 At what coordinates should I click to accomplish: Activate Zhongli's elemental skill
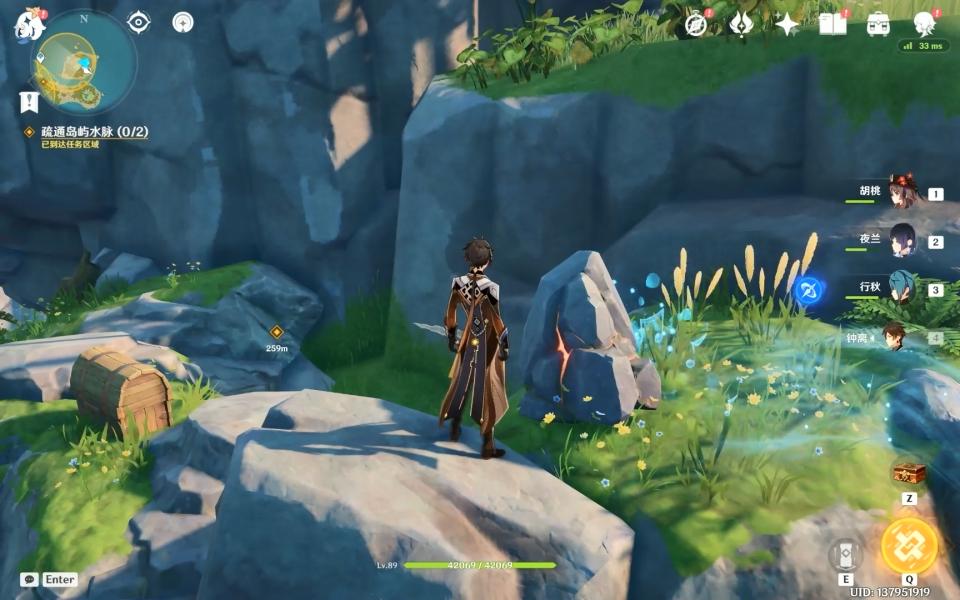(845, 554)
